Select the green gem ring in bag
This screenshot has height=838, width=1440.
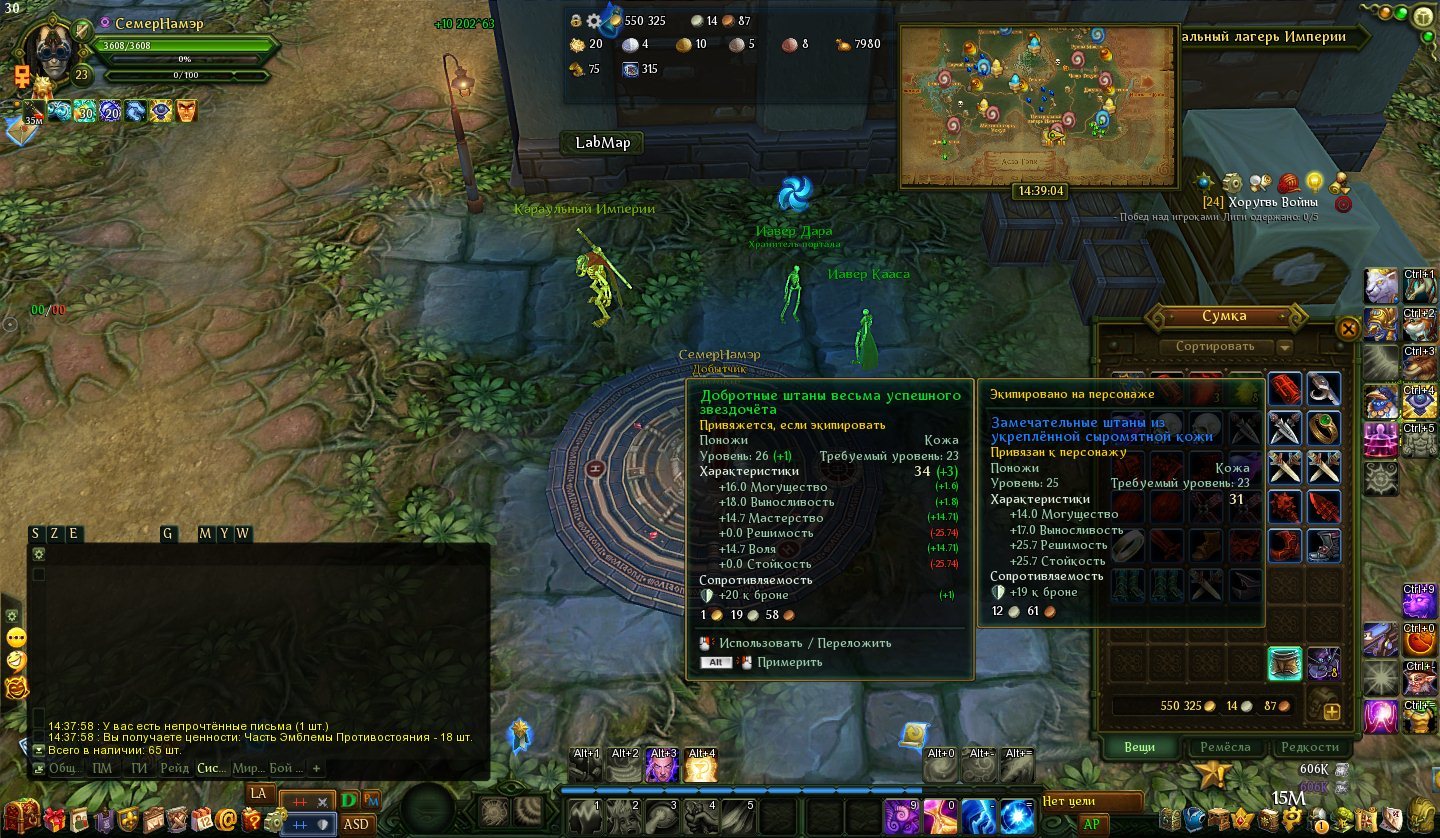[x=1323, y=427]
